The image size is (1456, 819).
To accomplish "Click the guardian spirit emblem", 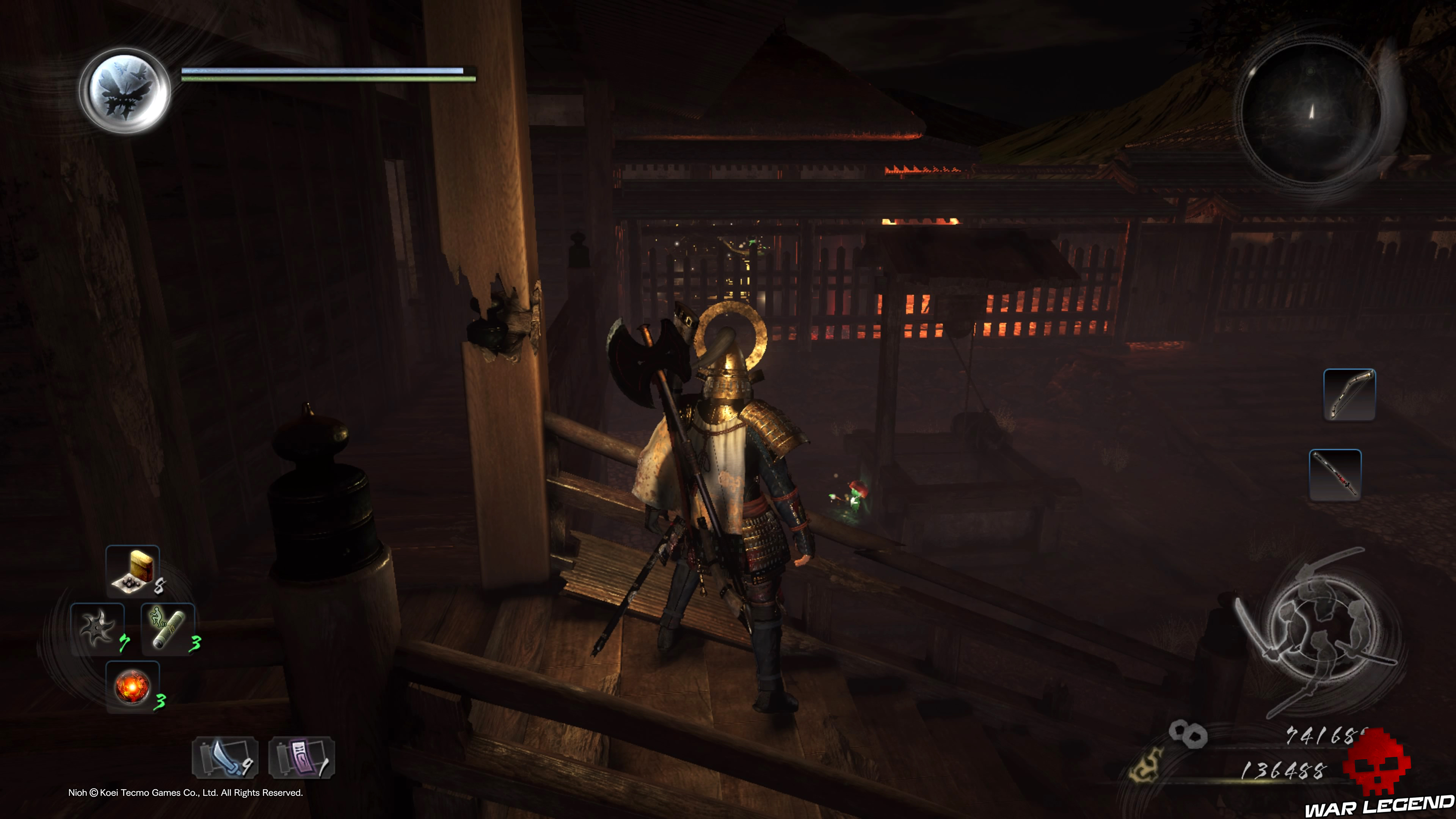I will [x=125, y=91].
